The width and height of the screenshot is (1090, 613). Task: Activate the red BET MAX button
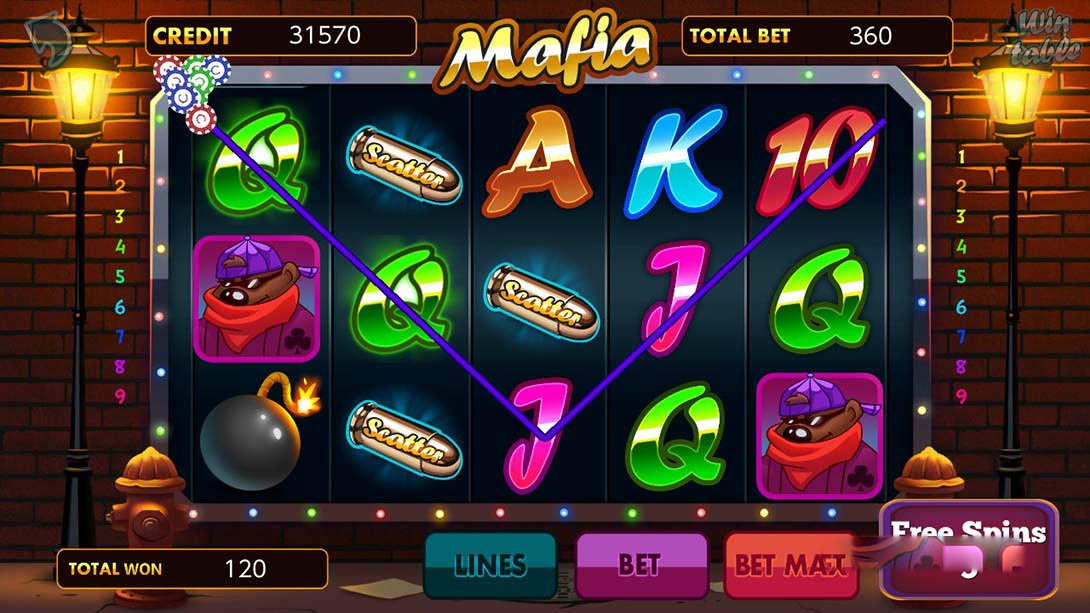pyautogui.click(x=790, y=564)
